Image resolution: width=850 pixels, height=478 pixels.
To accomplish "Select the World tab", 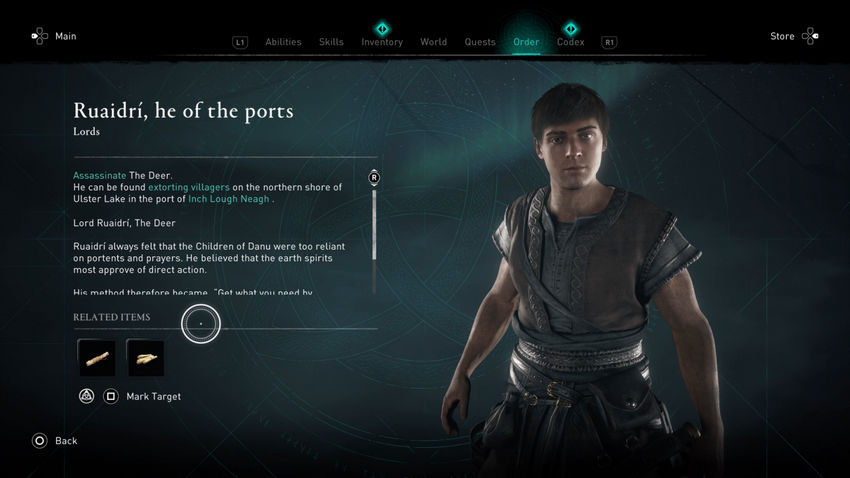I will (433, 42).
